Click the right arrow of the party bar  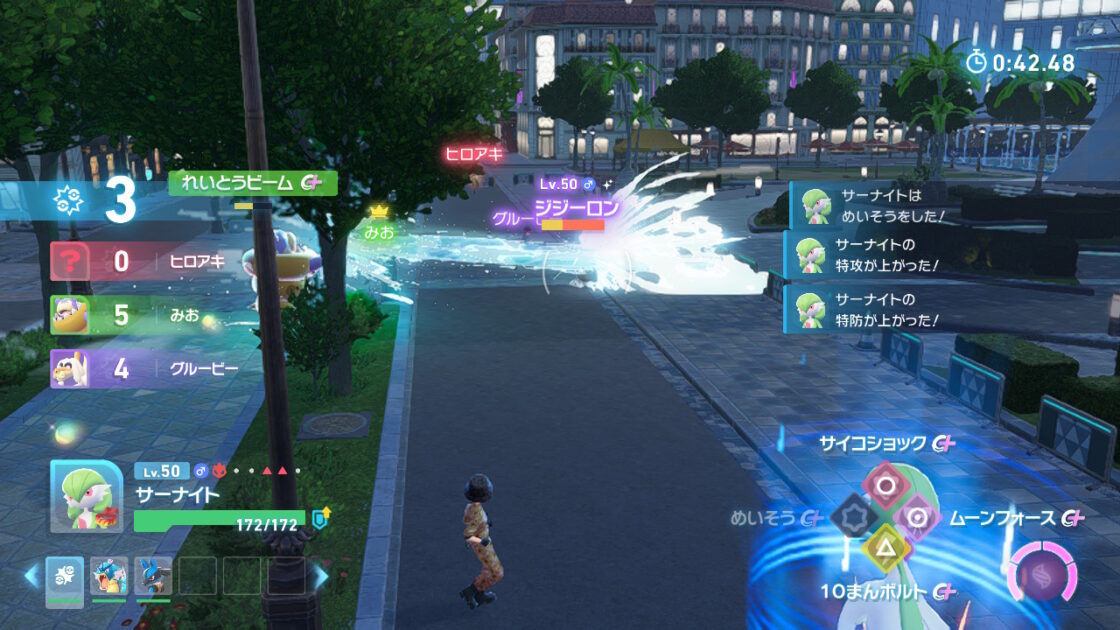tap(321, 576)
